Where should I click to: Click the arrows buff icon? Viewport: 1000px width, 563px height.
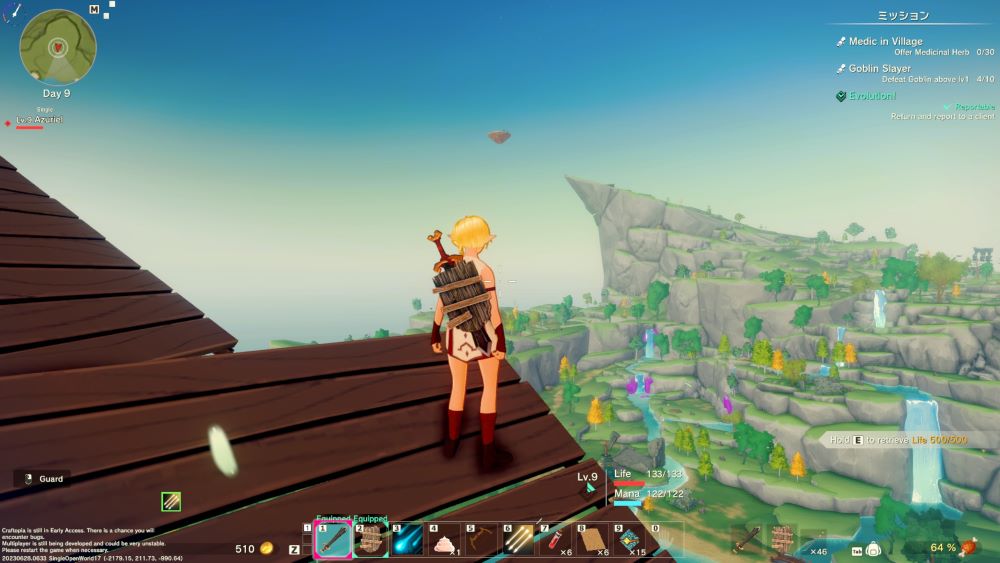[171, 501]
